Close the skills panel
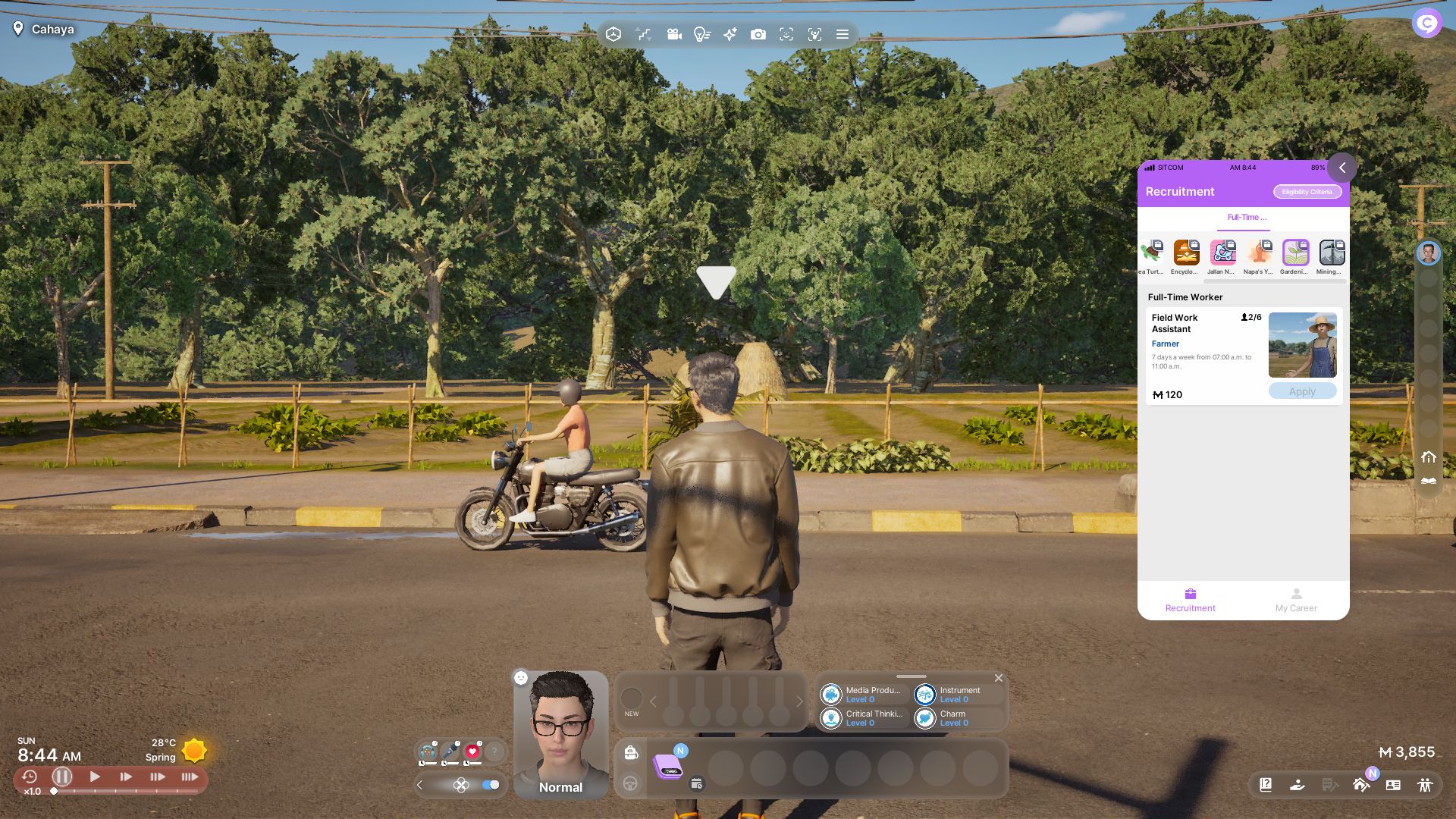The width and height of the screenshot is (1456, 819). pos(999,678)
